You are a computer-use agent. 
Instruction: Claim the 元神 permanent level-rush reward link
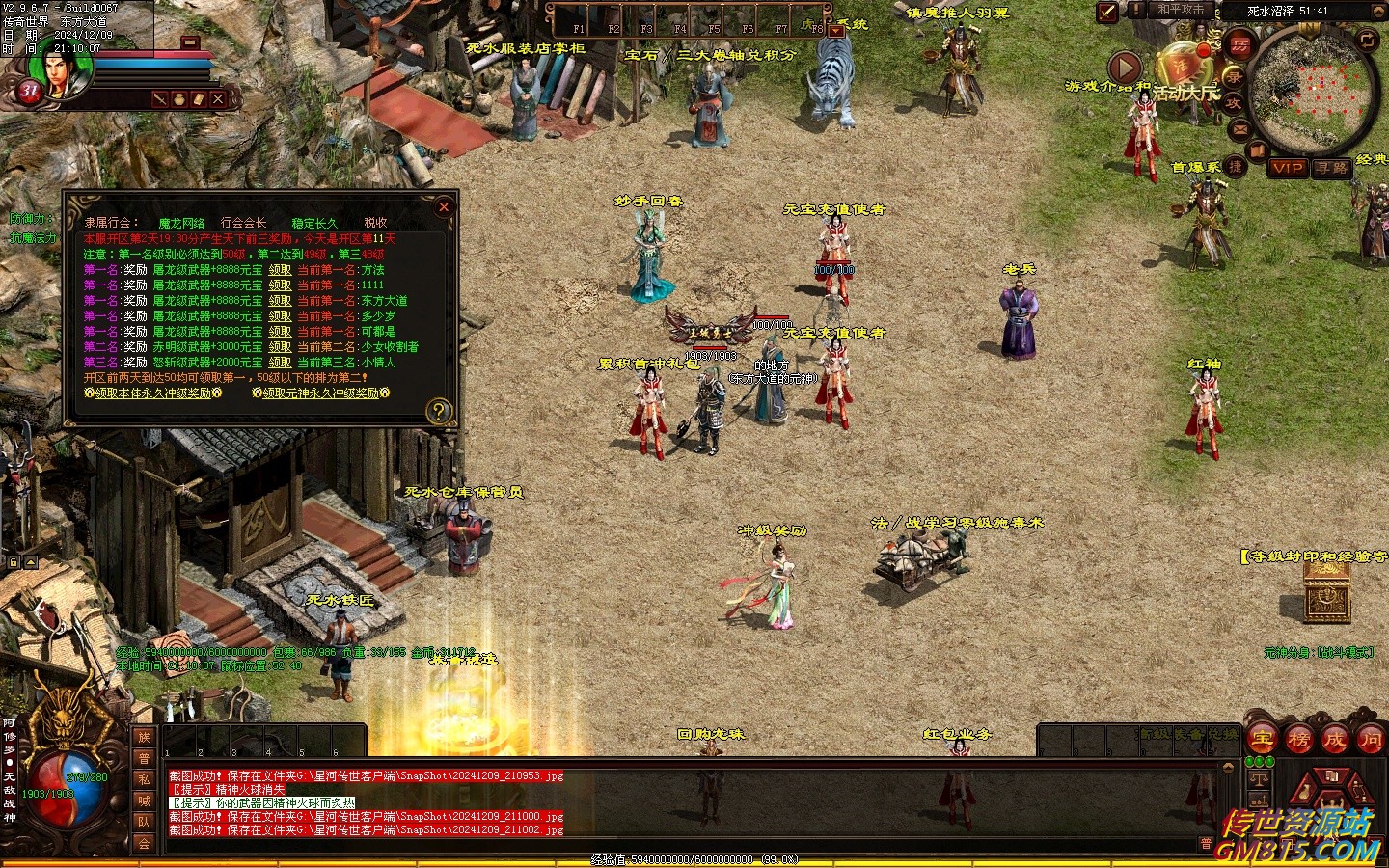click(x=321, y=393)
